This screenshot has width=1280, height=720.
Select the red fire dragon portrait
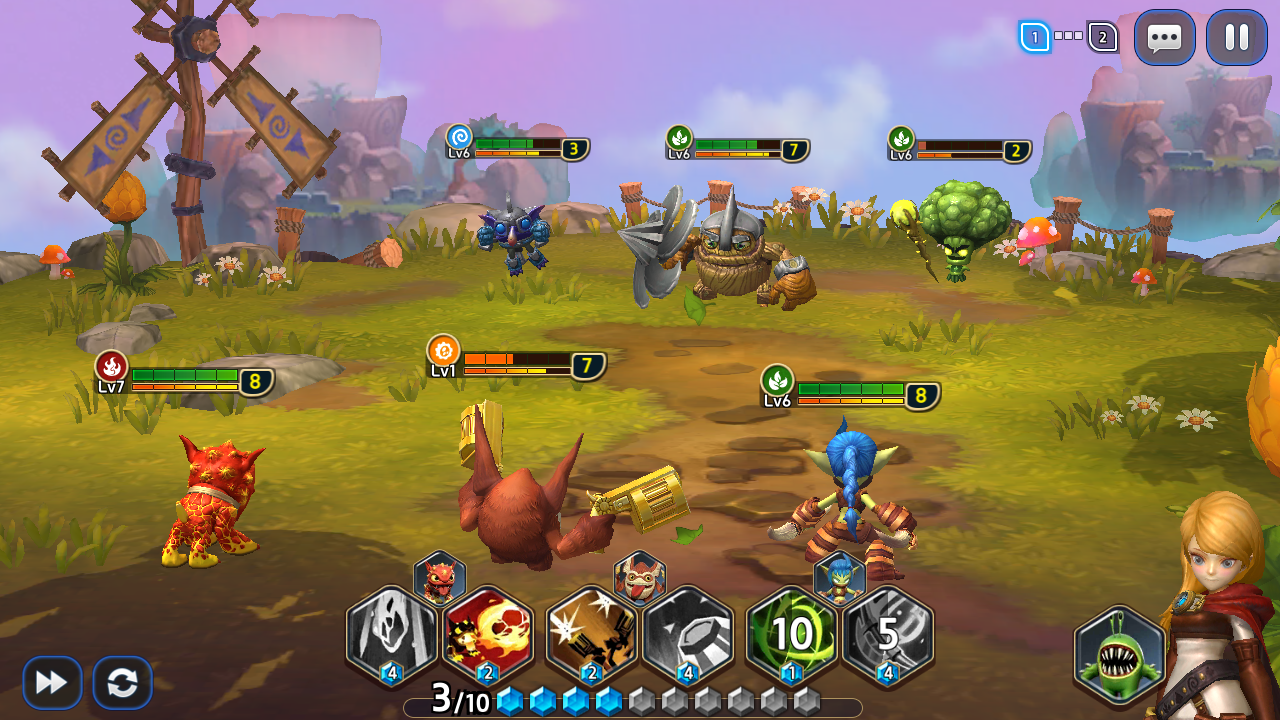(440, 577)
